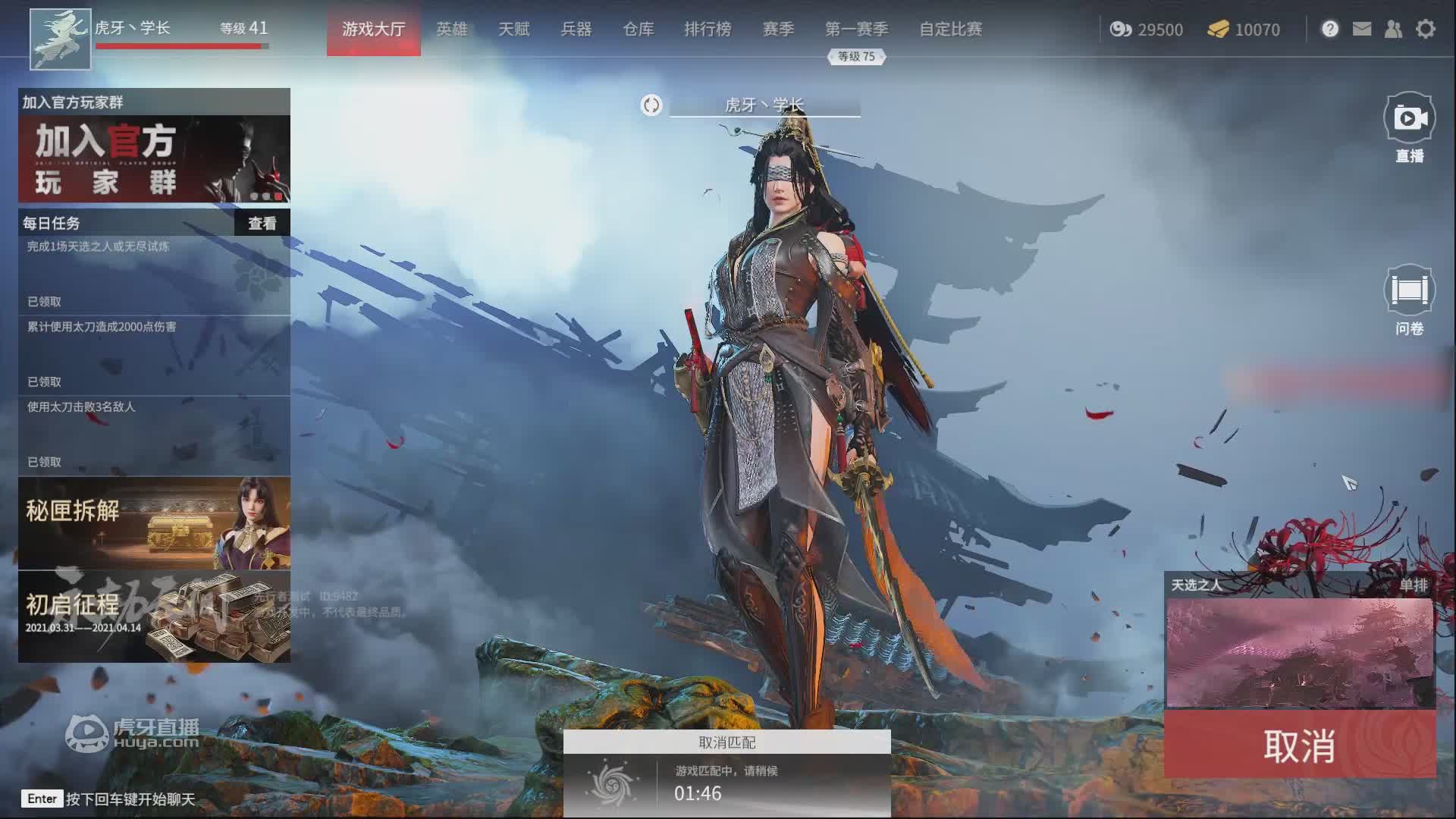Open 自定比赛 custom match tab
The image size is (1456, 819).
[950, 29]
